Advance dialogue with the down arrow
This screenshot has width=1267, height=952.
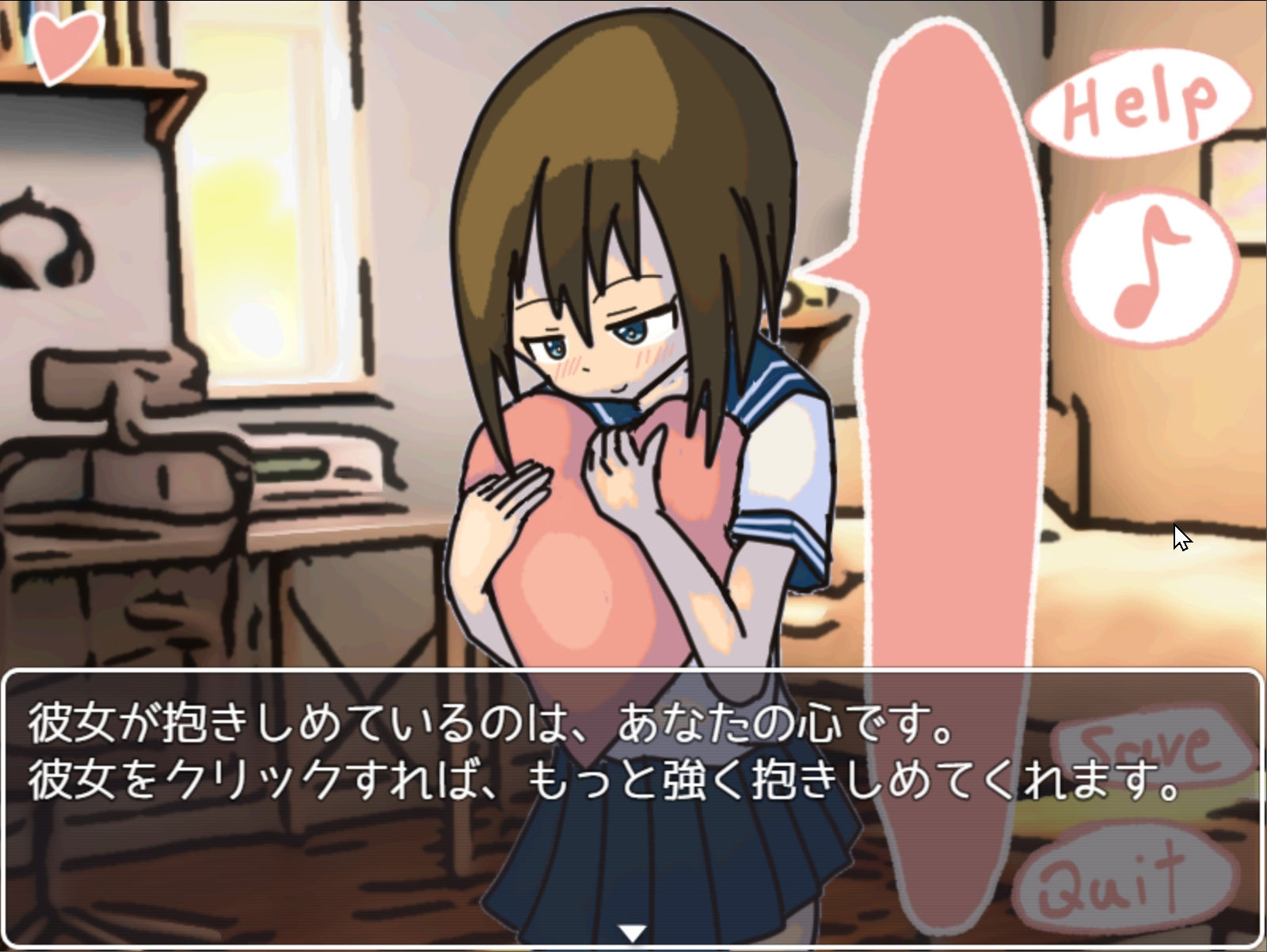pos(631,932)
